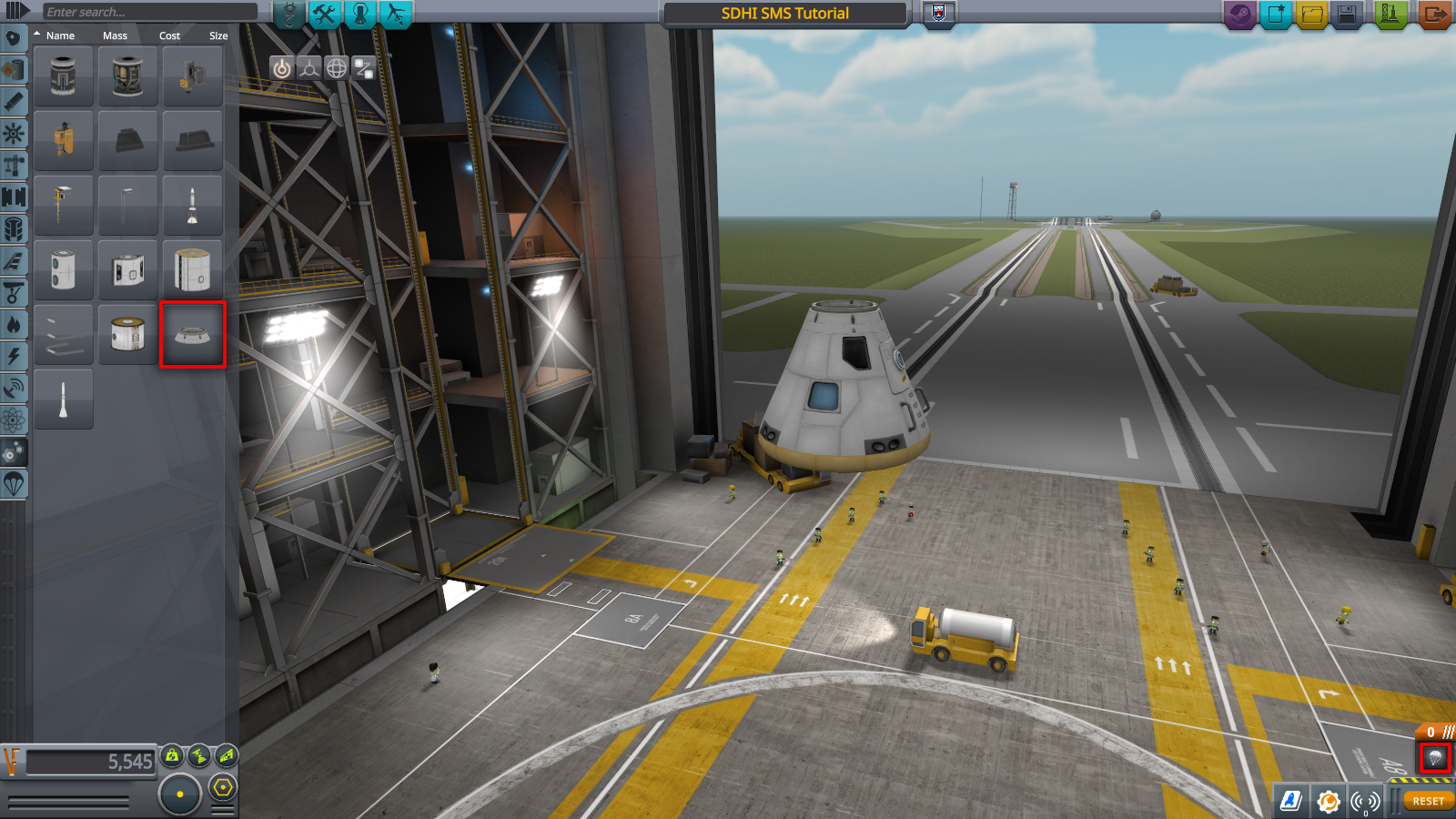Start a new craft
This screenshot has width=1456, height=819.
(x=1276, y=14)
